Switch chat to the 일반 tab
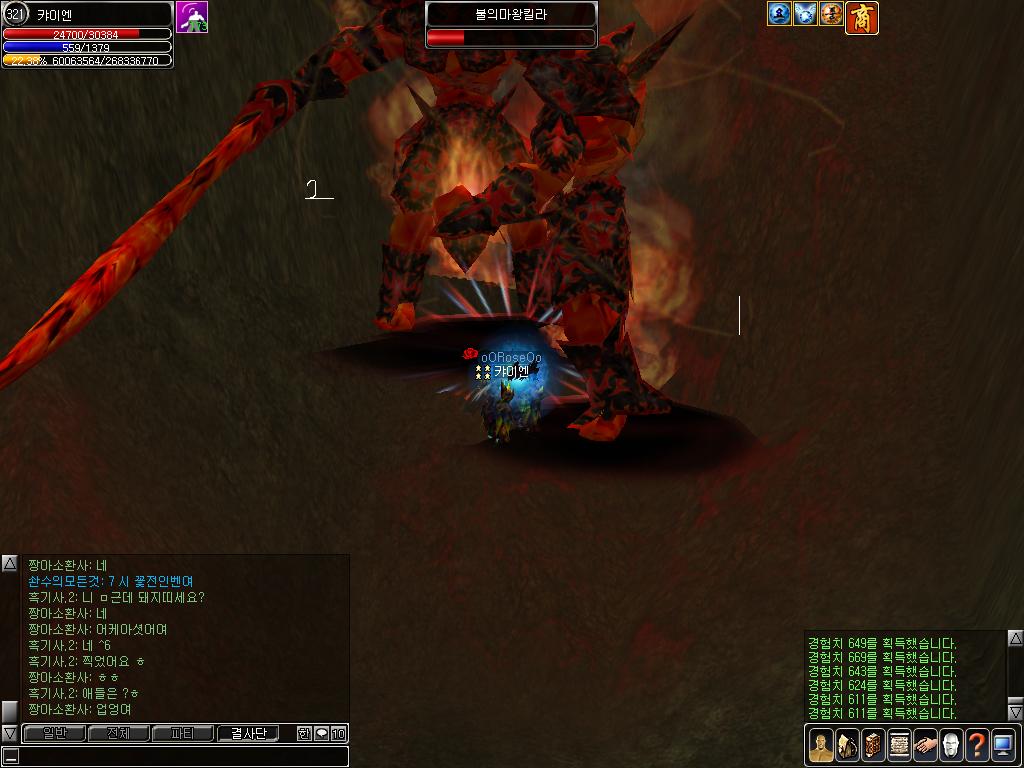The image size is (1024, 768). 54,734
